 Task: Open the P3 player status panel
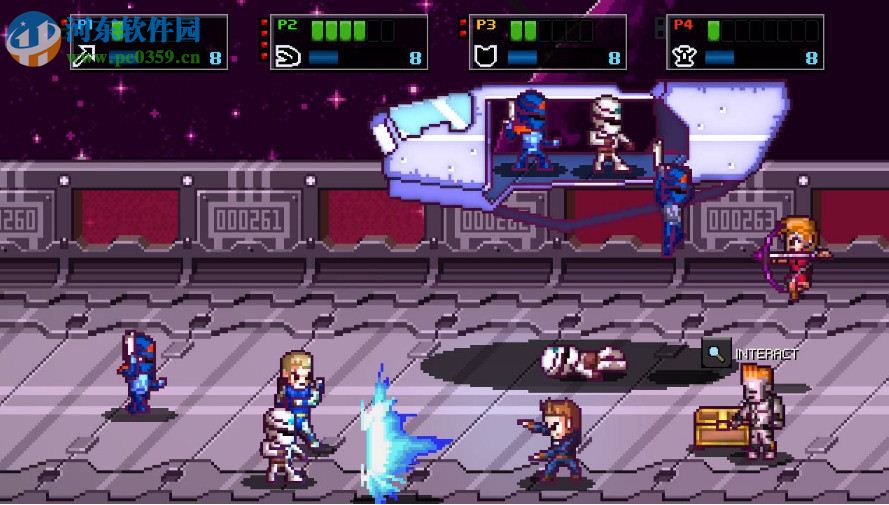pos(548,42)
